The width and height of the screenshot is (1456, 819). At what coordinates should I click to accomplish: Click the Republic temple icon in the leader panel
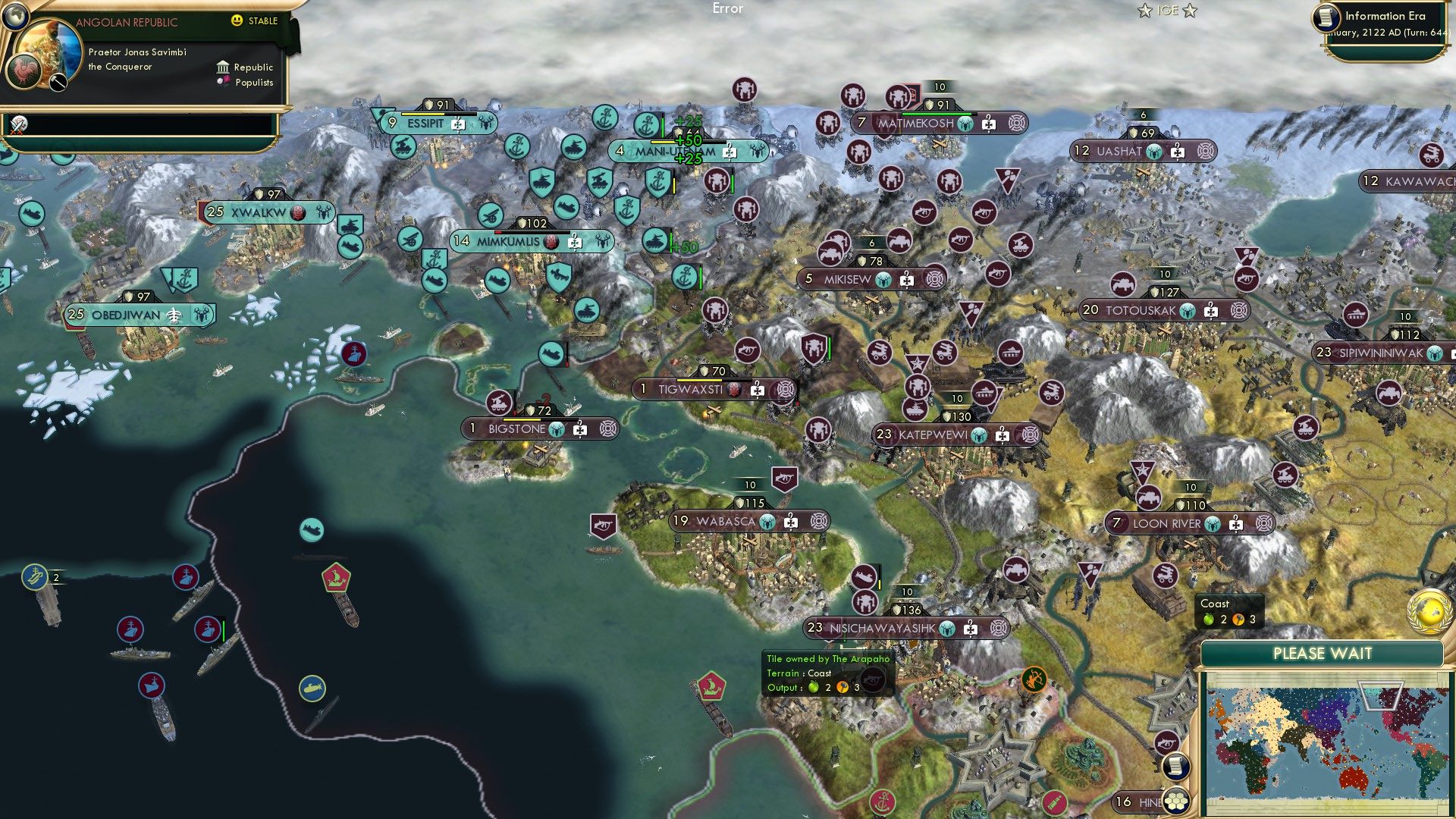pos(223,67)
